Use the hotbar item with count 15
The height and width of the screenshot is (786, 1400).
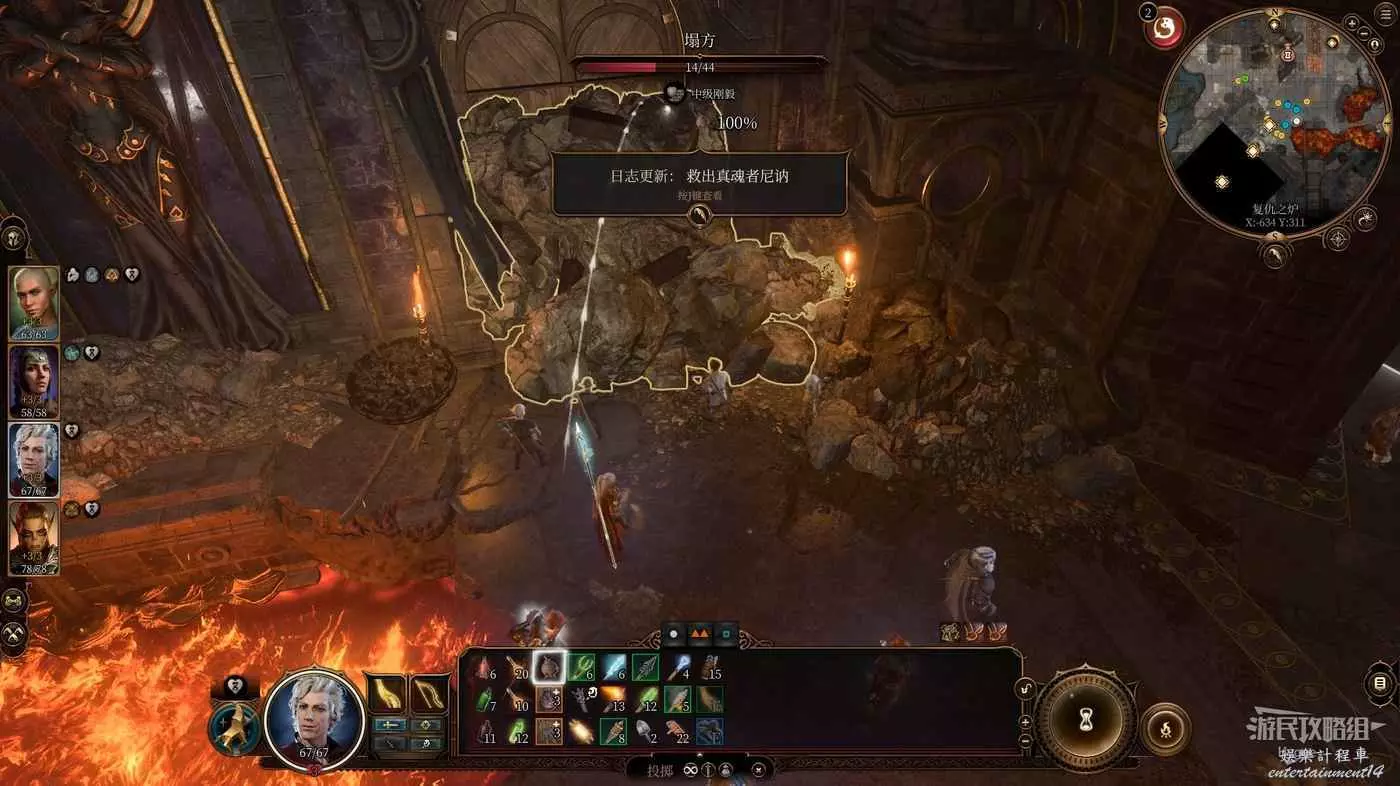(709, 667)
